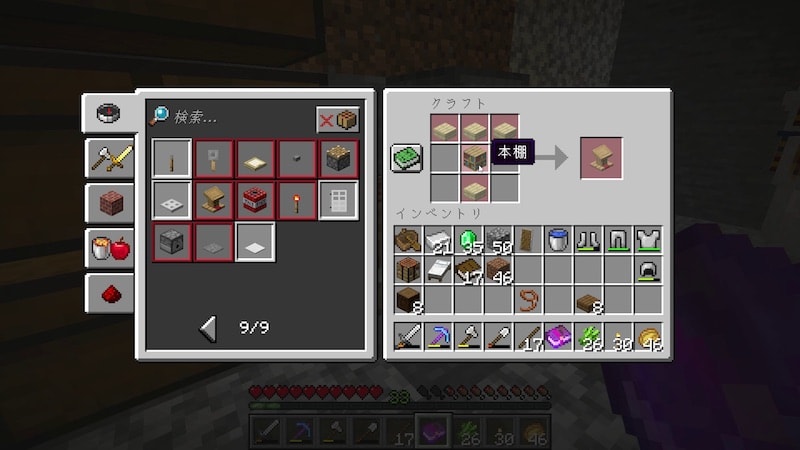This screenshot has height=450, width=800.
Task: Select the redstone lamp recipe
Action: [x=337, y=158]
